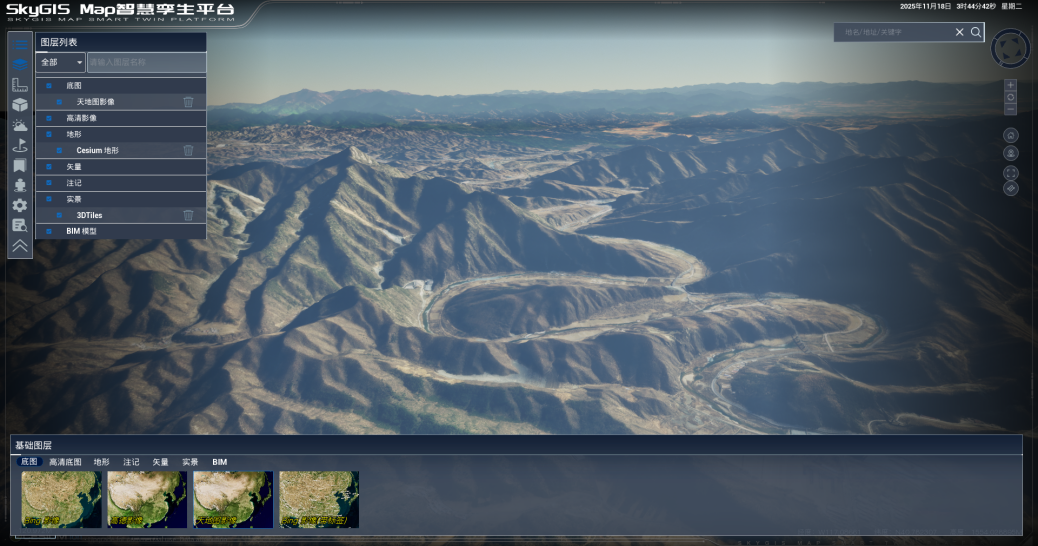
Task: Toggle the BIM 模型 group checkbox
Action: coord(48,231)
